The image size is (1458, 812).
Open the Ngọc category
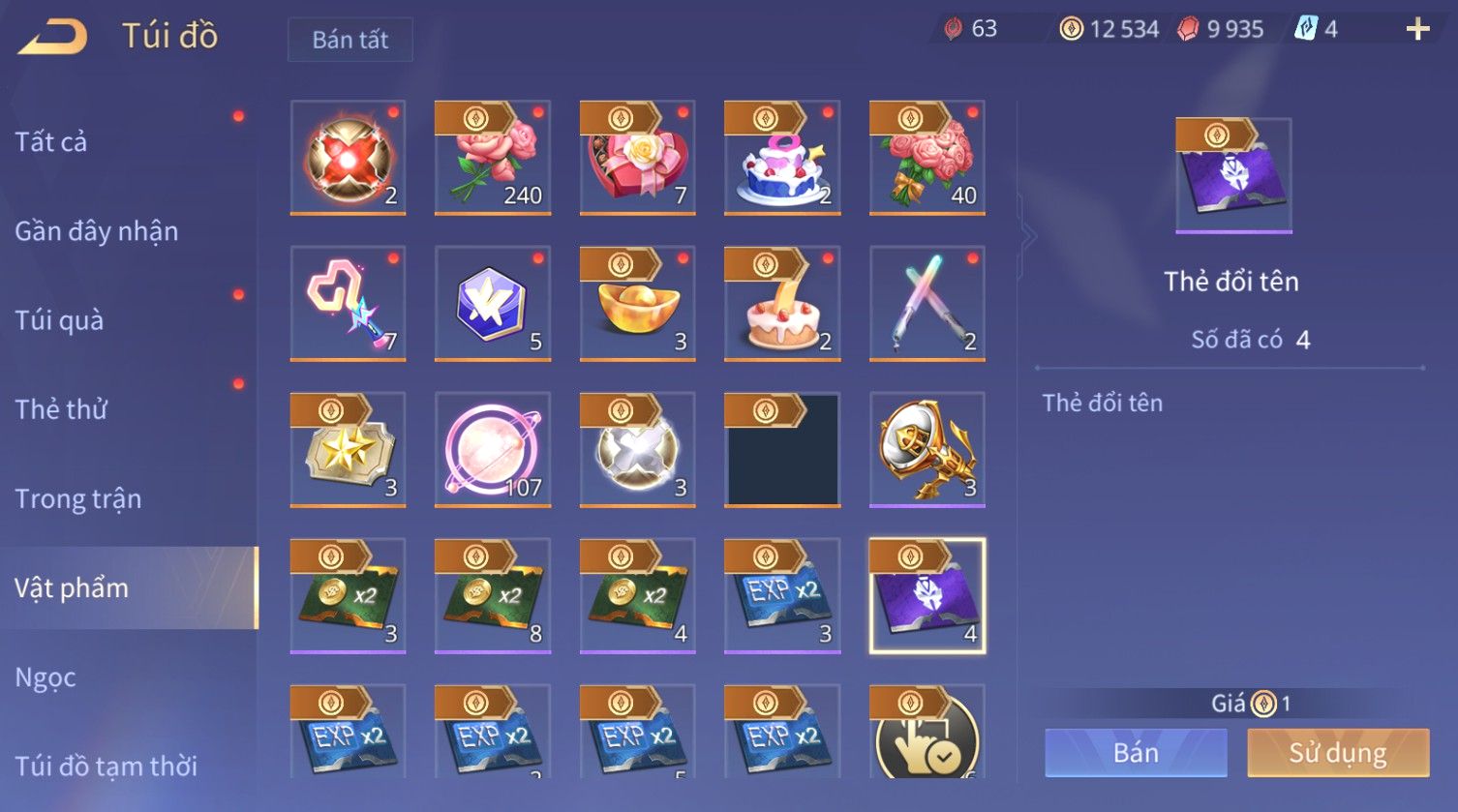click(x=46, y=677)
